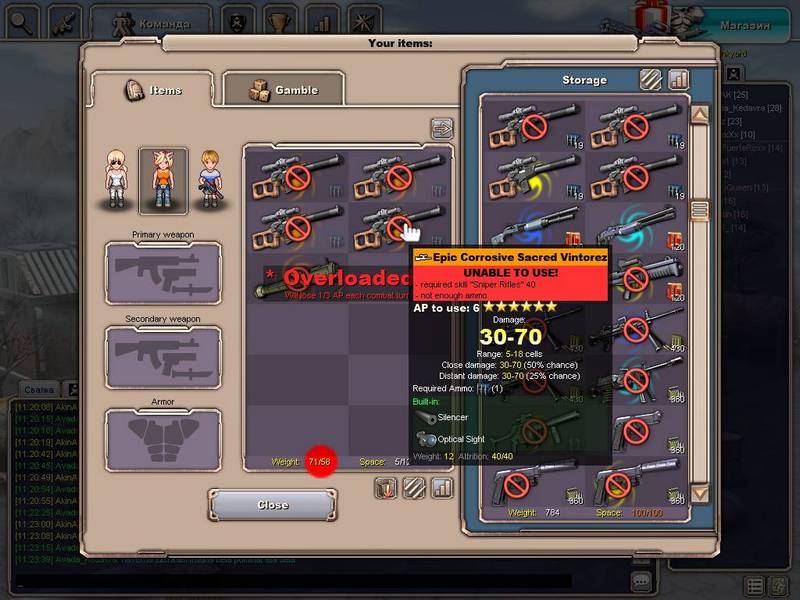Viewport: 800px width, 600px height.
Task: Open the Items tab
Action: click(152, 90)
